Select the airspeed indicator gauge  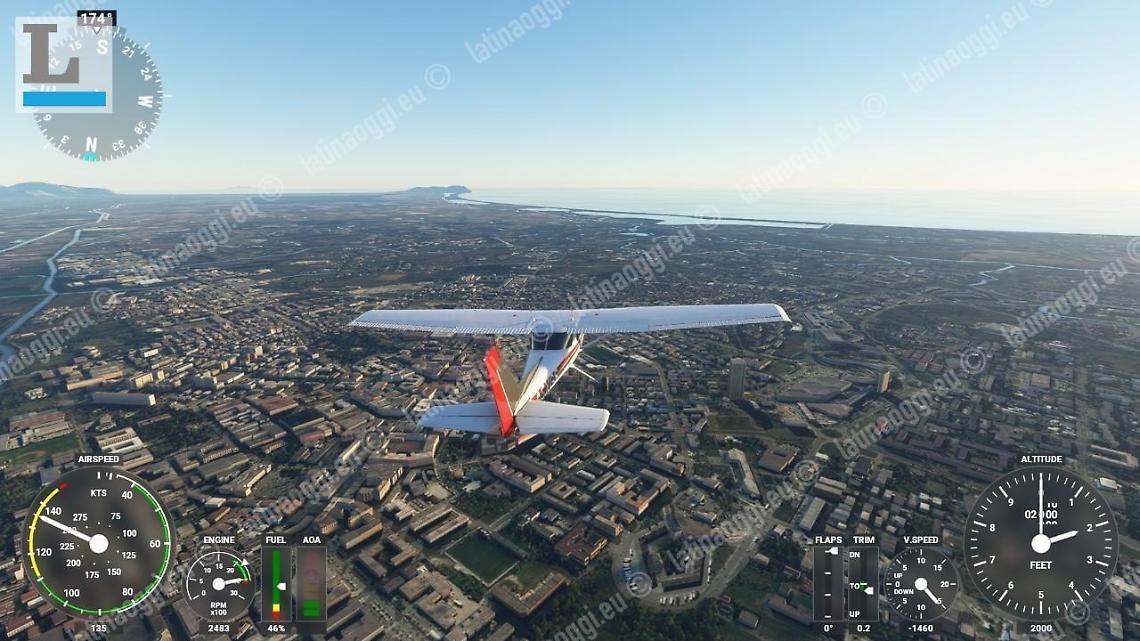98,542
